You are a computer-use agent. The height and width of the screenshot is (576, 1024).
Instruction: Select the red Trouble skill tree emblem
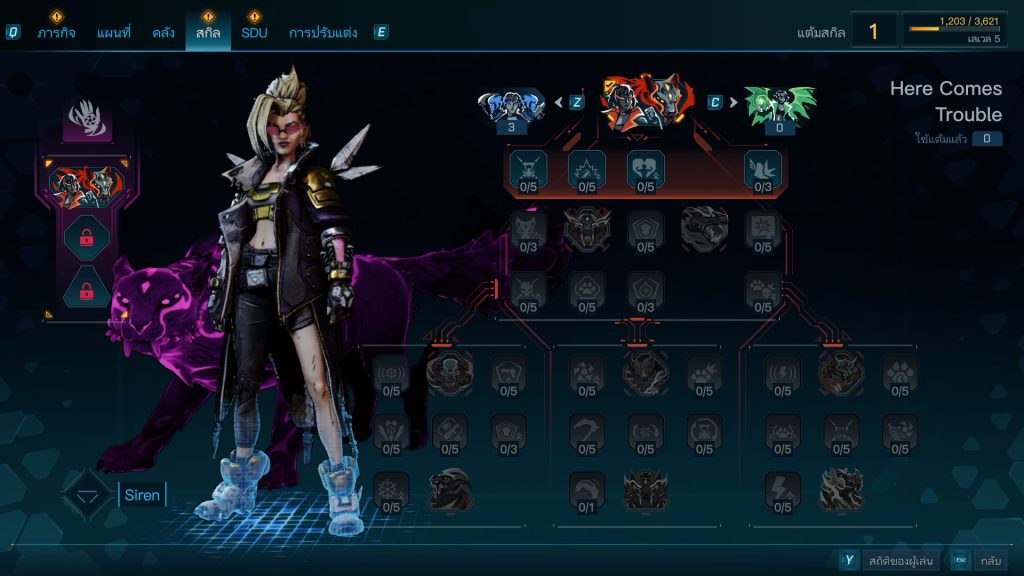pyautogui.click(x=645, y=102)
